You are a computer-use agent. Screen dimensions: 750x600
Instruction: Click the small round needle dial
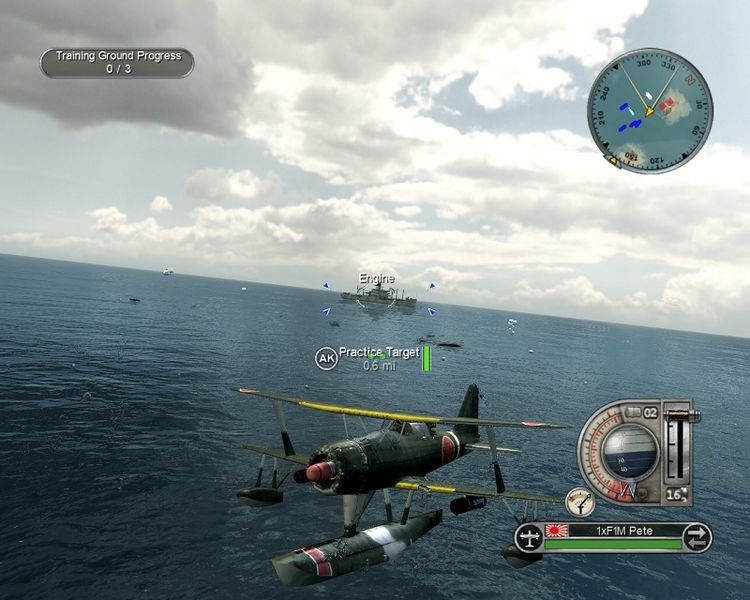(x=579, y=501)
